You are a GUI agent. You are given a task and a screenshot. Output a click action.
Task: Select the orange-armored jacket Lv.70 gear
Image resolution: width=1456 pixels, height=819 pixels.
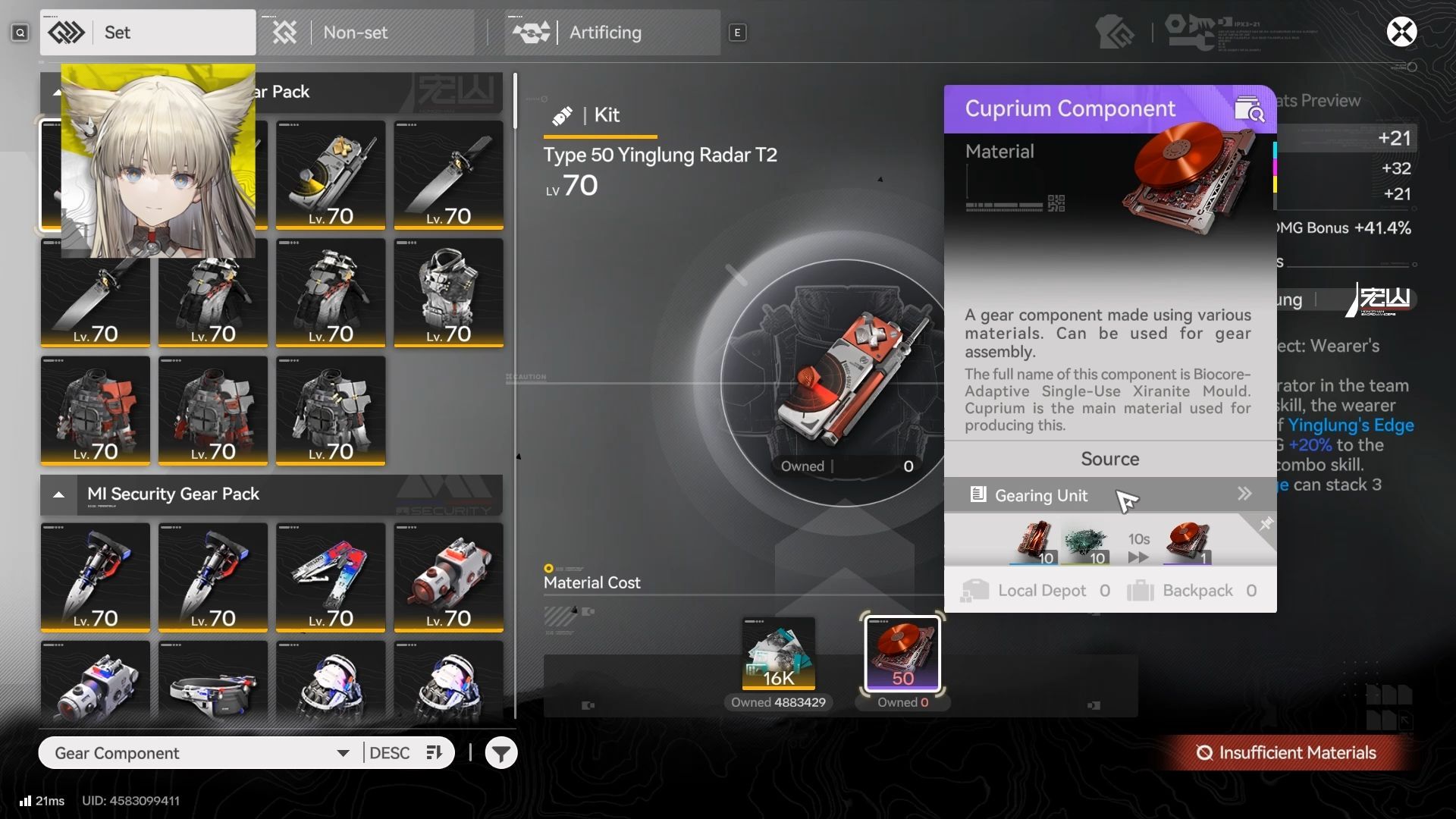click(96, 410)
